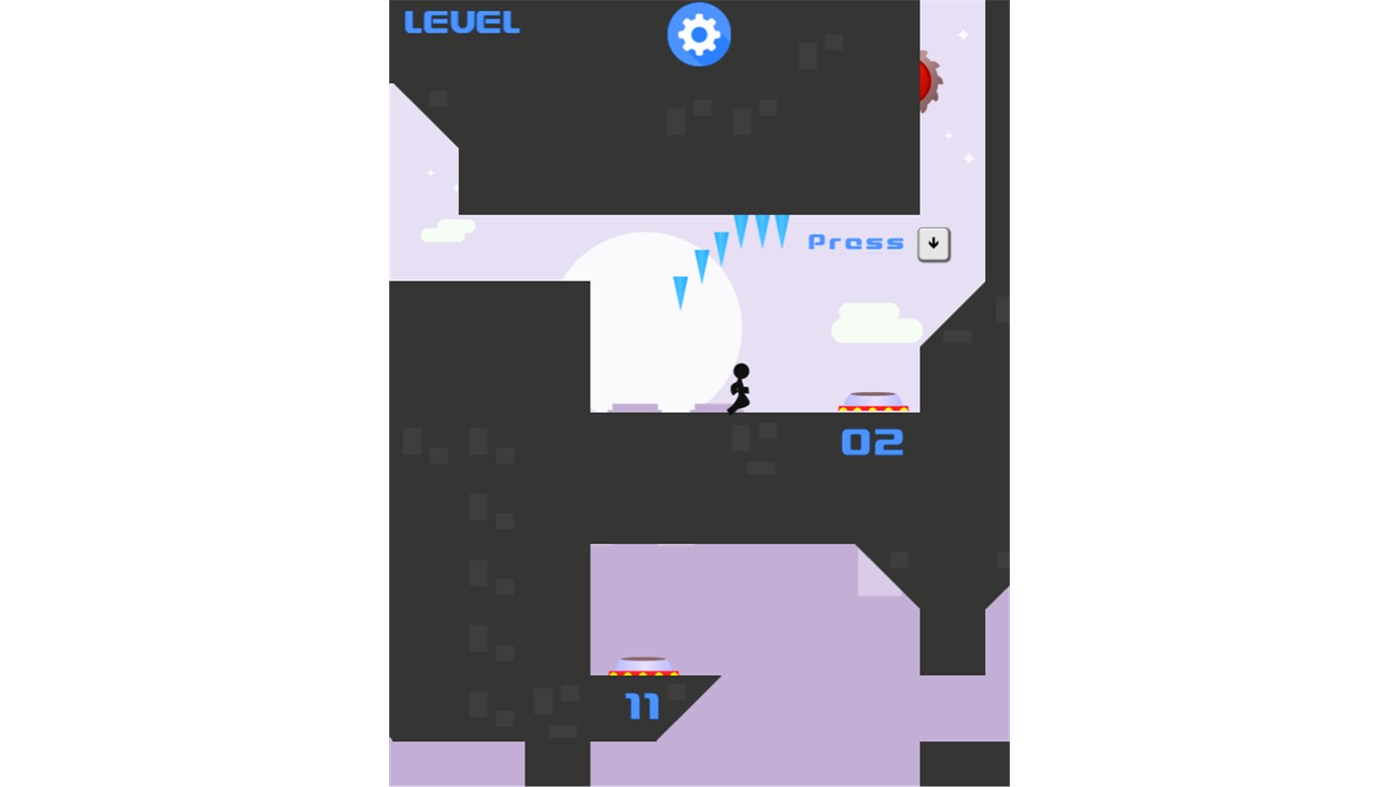Click the red rim of the 02 trampoline

[874, 408]
